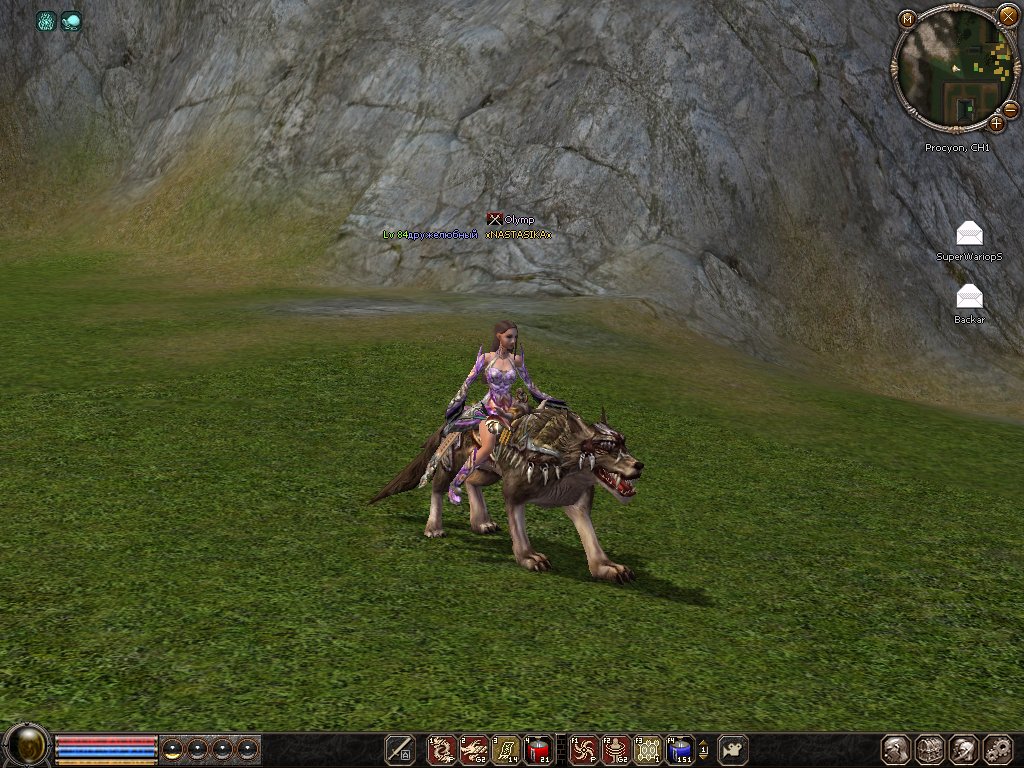The image size is (1024, 768).
Task: Drink the blue potion in slot F4
Action: tap(680, 749)
